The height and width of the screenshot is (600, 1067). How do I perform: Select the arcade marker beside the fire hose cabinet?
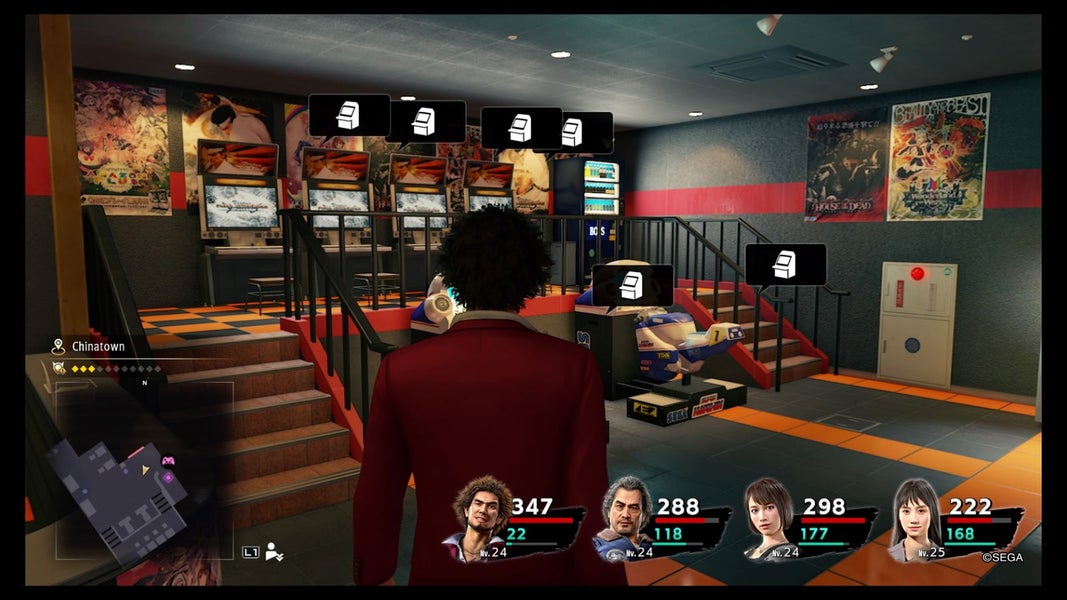tap(786, 265)
